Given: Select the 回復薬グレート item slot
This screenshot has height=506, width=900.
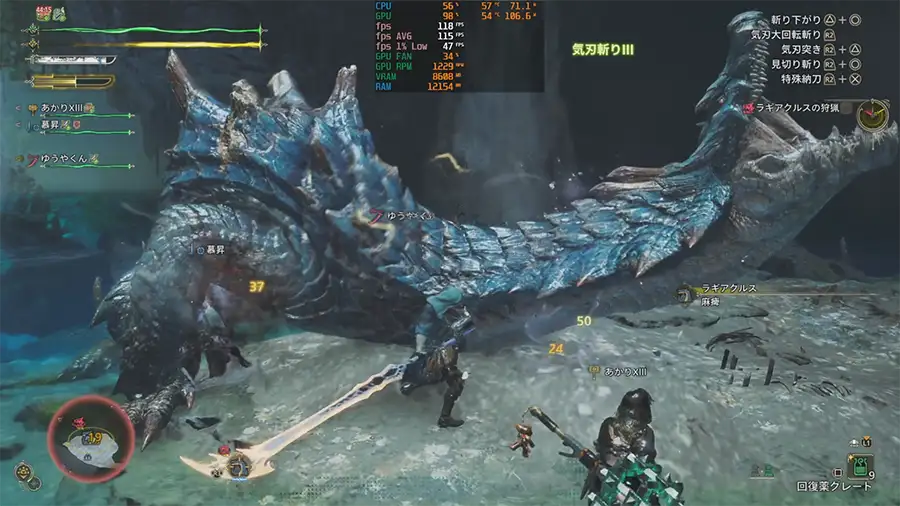Looking at the screenshot, I should [x=861, y=466].
